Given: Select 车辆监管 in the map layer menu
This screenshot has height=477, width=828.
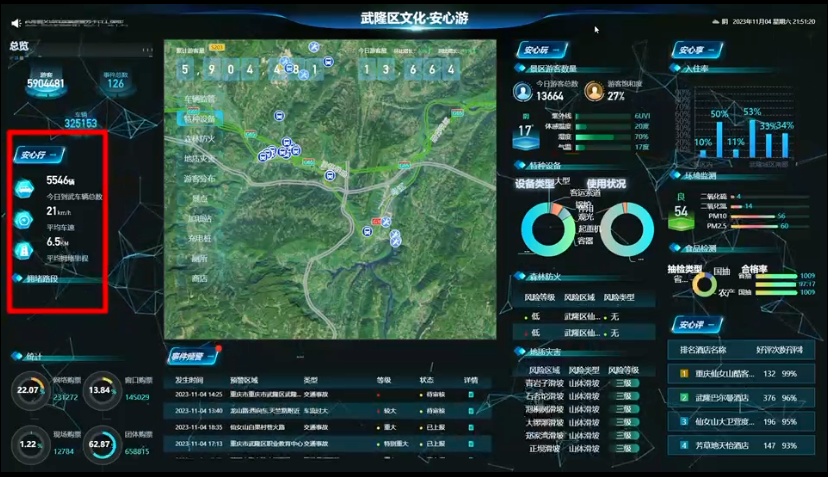Looking at the screenshot, I should point(199,98).
